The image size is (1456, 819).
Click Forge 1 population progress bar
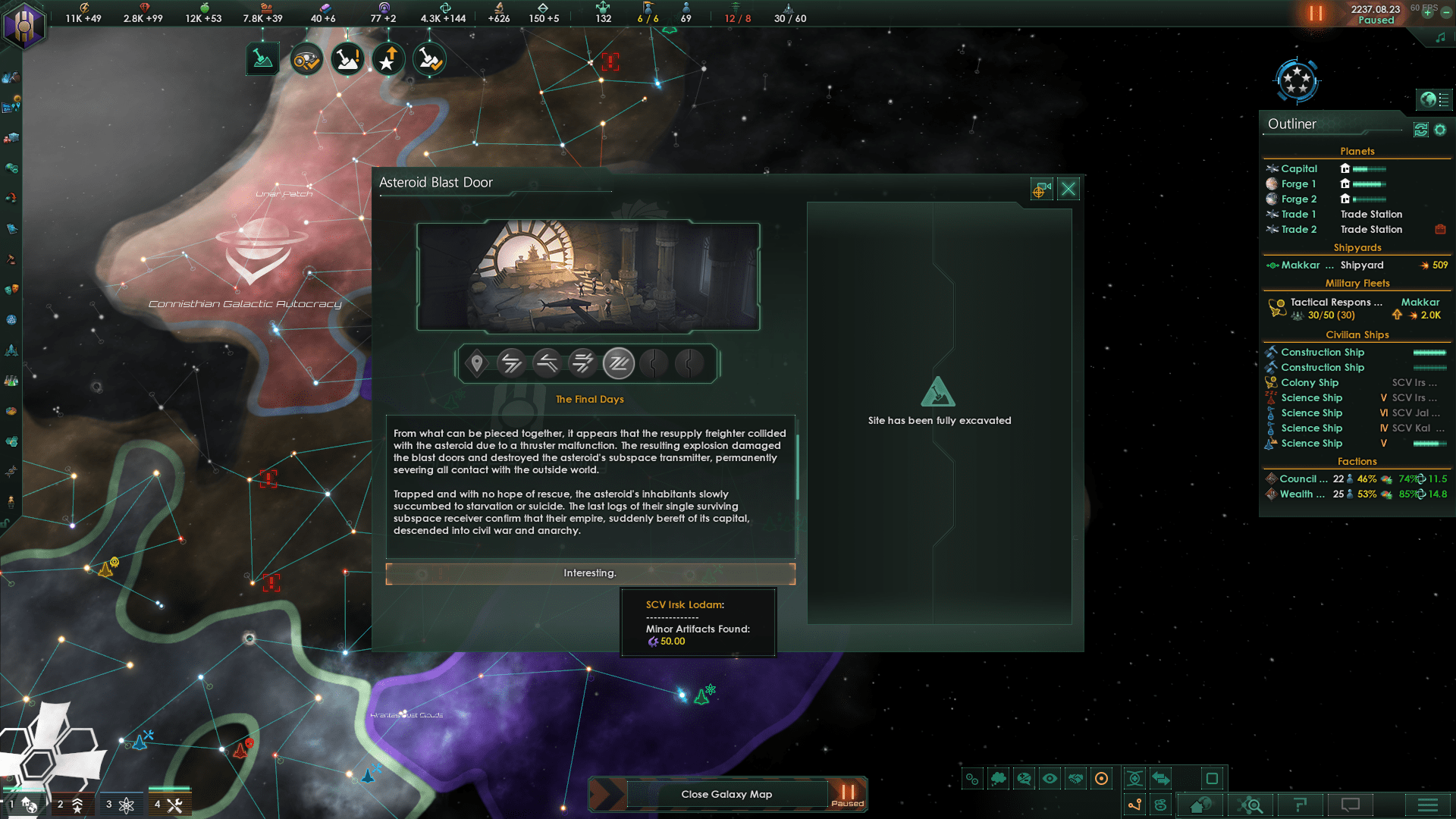(x=1369, y=184)
